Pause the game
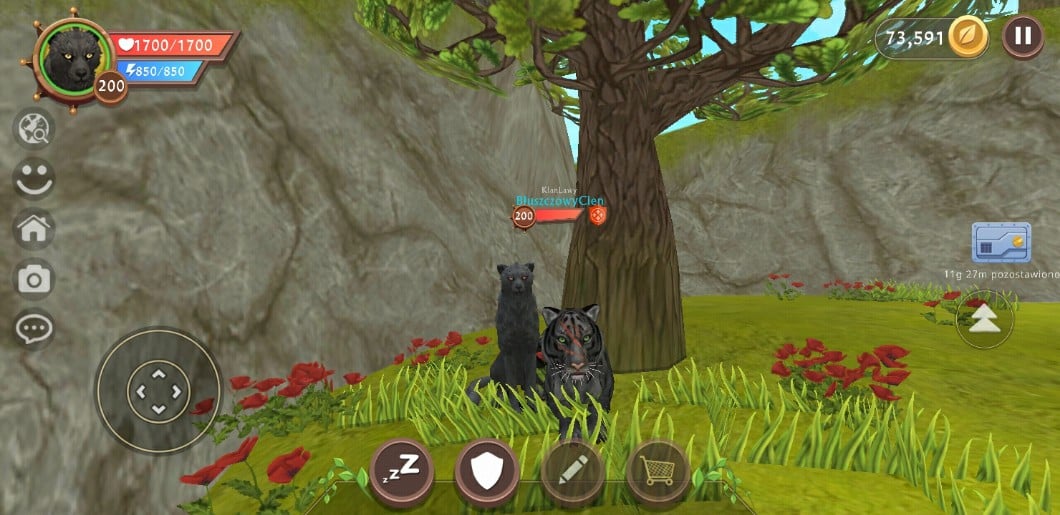 click(1022, 38)
